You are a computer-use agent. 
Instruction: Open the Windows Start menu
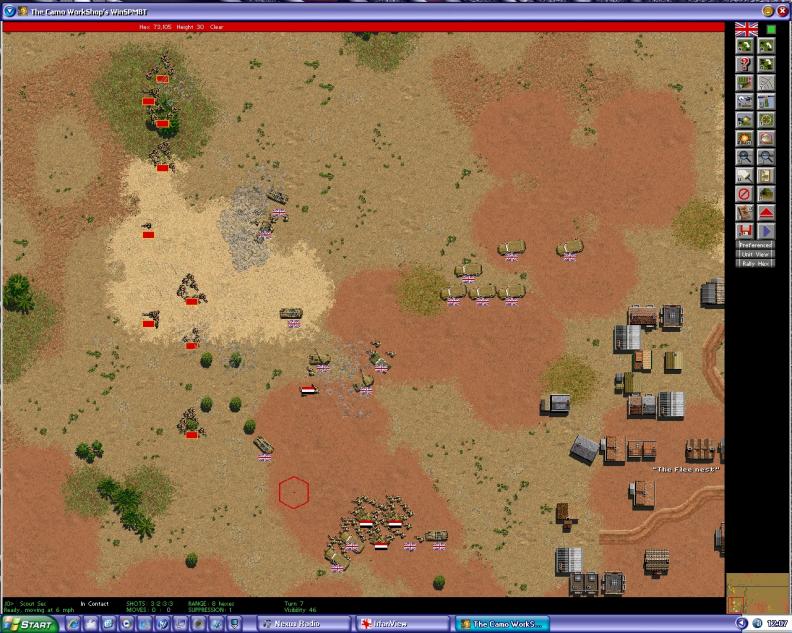(x=29, y=625)
